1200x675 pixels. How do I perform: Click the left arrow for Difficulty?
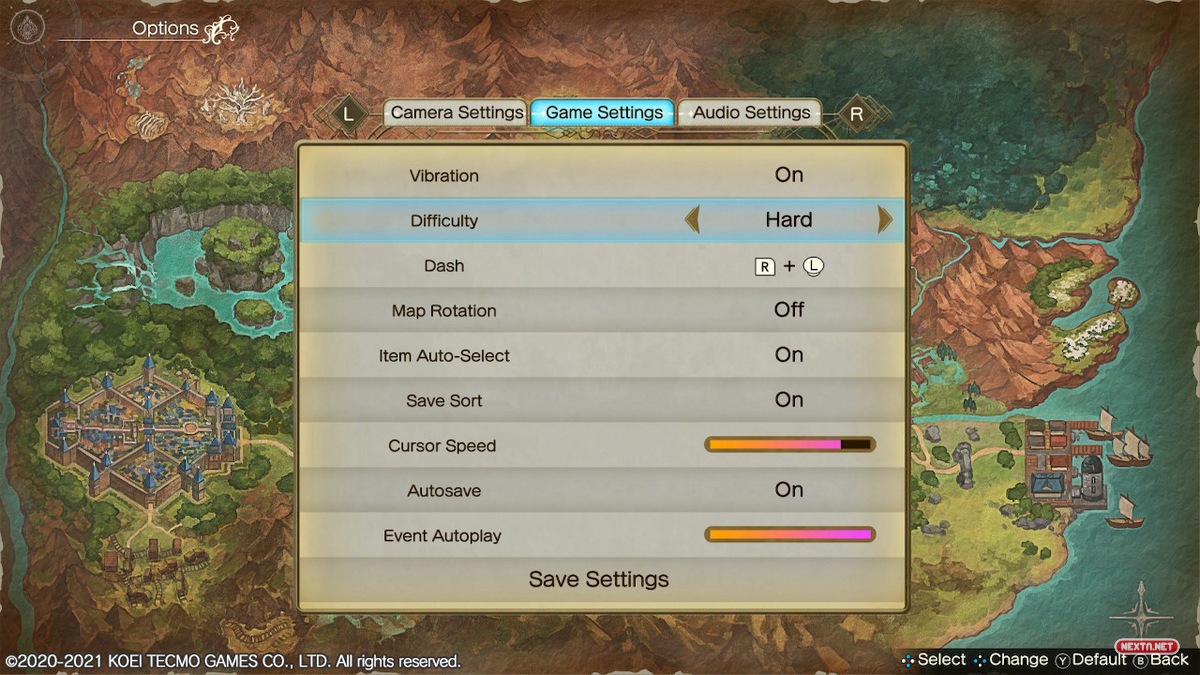pyautogui.click(x=692, y=220)
